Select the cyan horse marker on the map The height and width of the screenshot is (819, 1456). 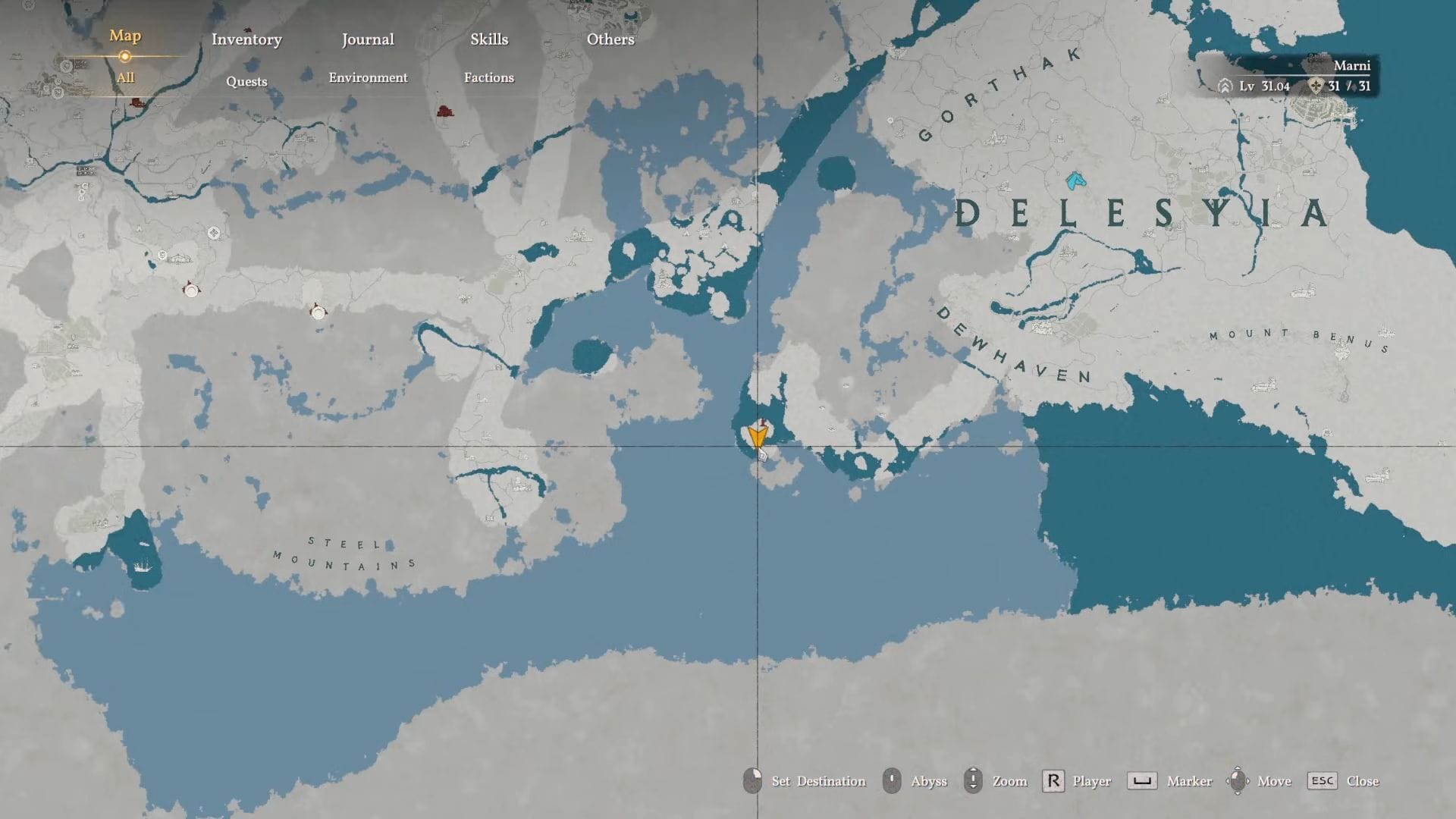coord(1075,180)
